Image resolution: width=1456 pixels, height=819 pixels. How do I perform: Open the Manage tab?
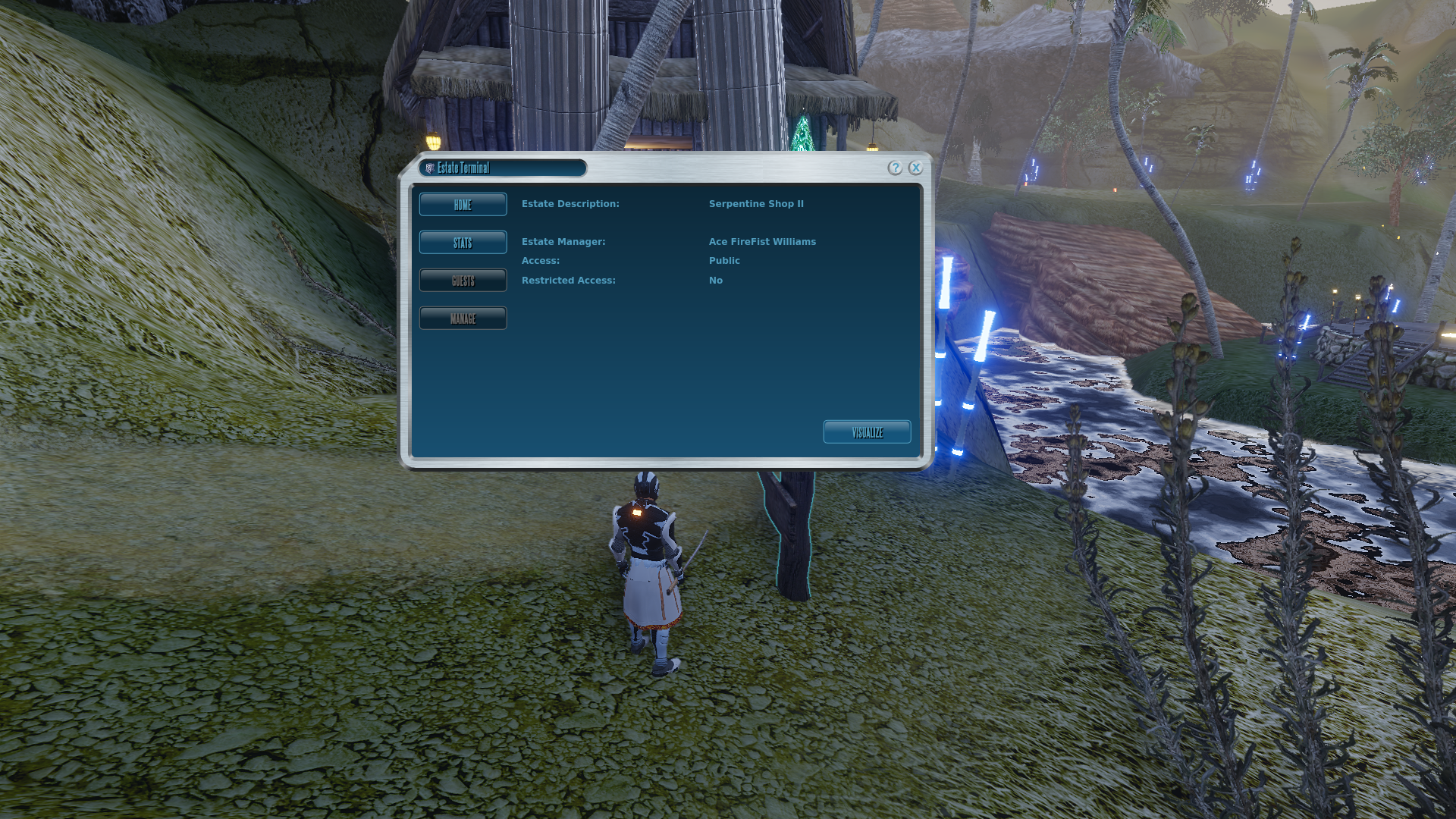click(x=463, y=318)
